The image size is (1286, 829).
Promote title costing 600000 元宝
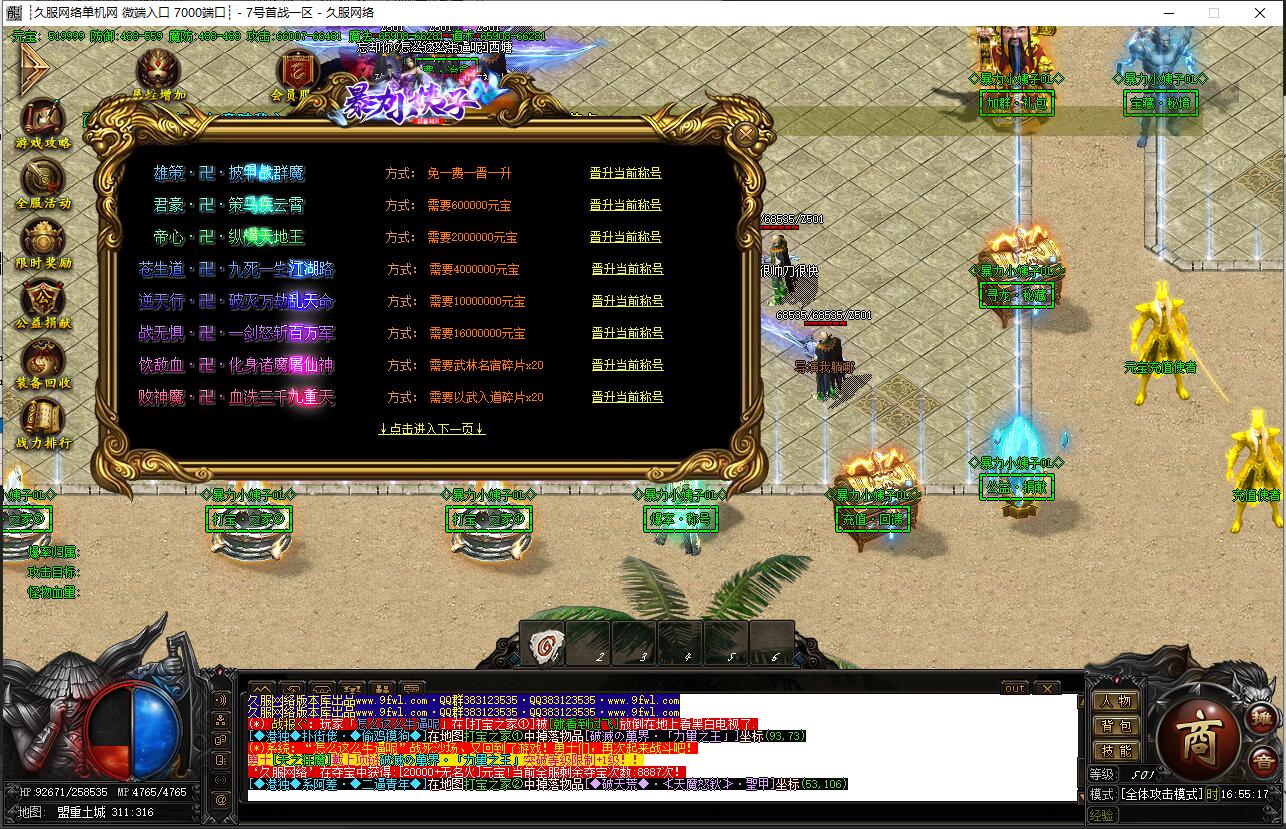[625, 205]
